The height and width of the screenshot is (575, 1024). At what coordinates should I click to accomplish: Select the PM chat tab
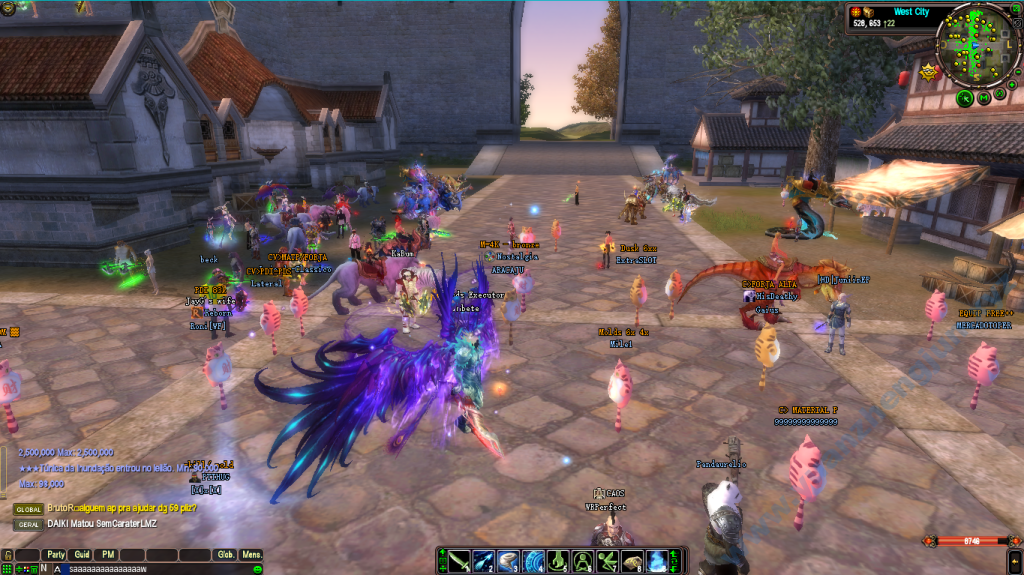click(x=107, y=554)
